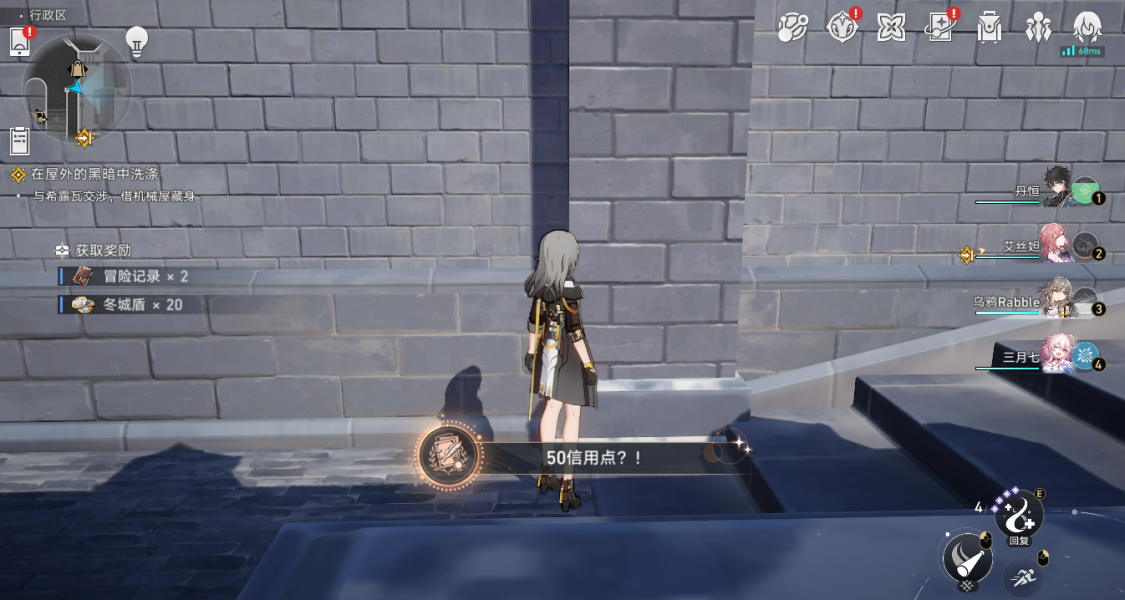Open the orbit-shaped icon in the top bar
This screenshot has width=1125, height=600.
pos(793,27)
